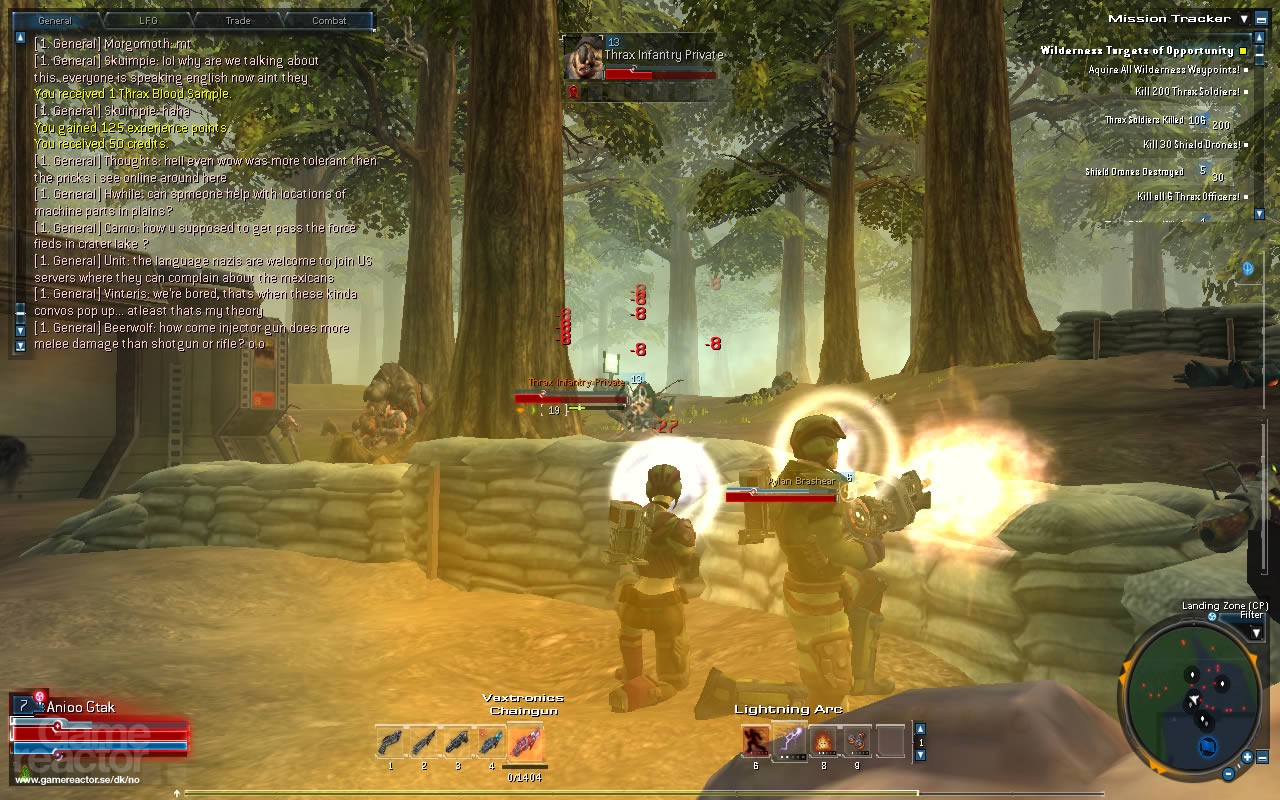This screenshot has height=800, width=1280.
Task: Show the Combat chat tab
Action: click(x=329, y=20)
